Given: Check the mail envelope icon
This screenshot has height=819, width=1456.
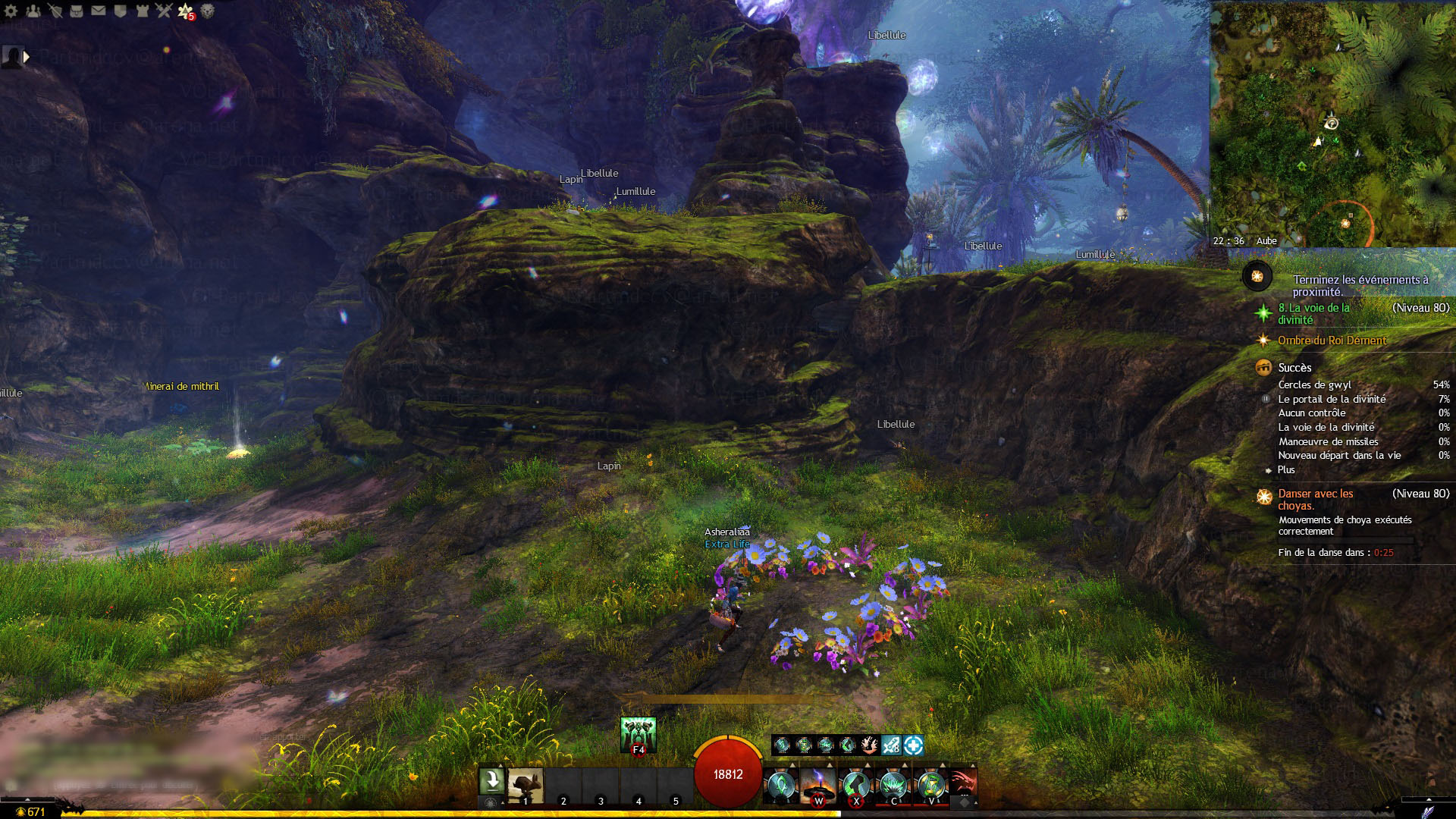Looking at the screenshot, I should click(x=99, y=11).
